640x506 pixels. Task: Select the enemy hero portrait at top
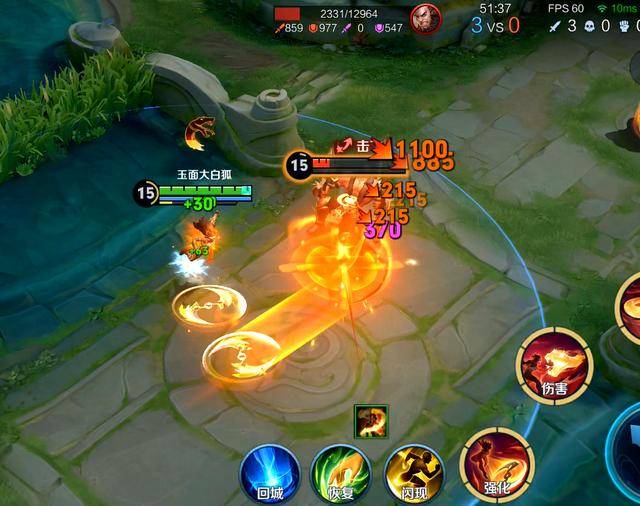coord(425,20)
